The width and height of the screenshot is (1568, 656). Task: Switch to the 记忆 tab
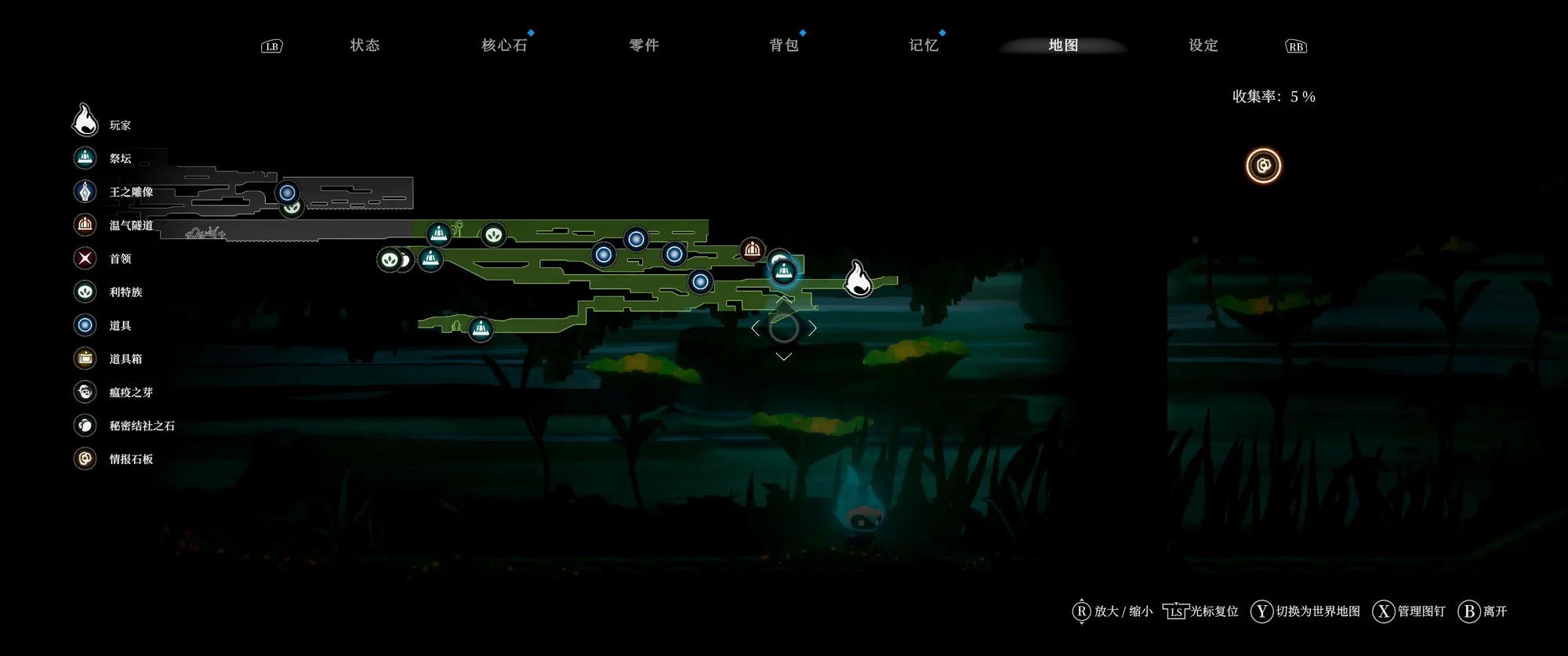pyautogui.click(x=923, y=45)
